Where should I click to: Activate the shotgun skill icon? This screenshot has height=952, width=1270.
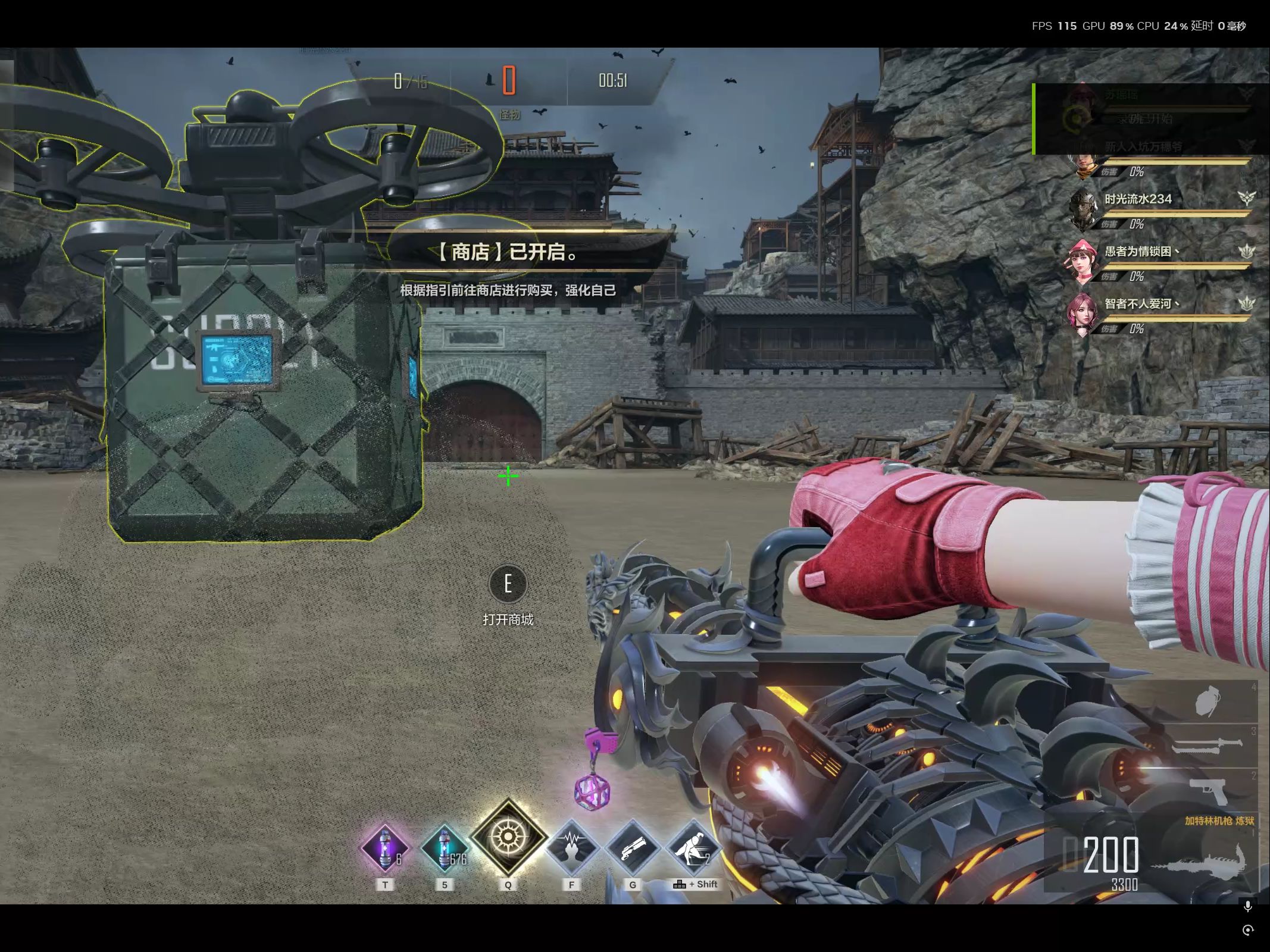[632, 848]
